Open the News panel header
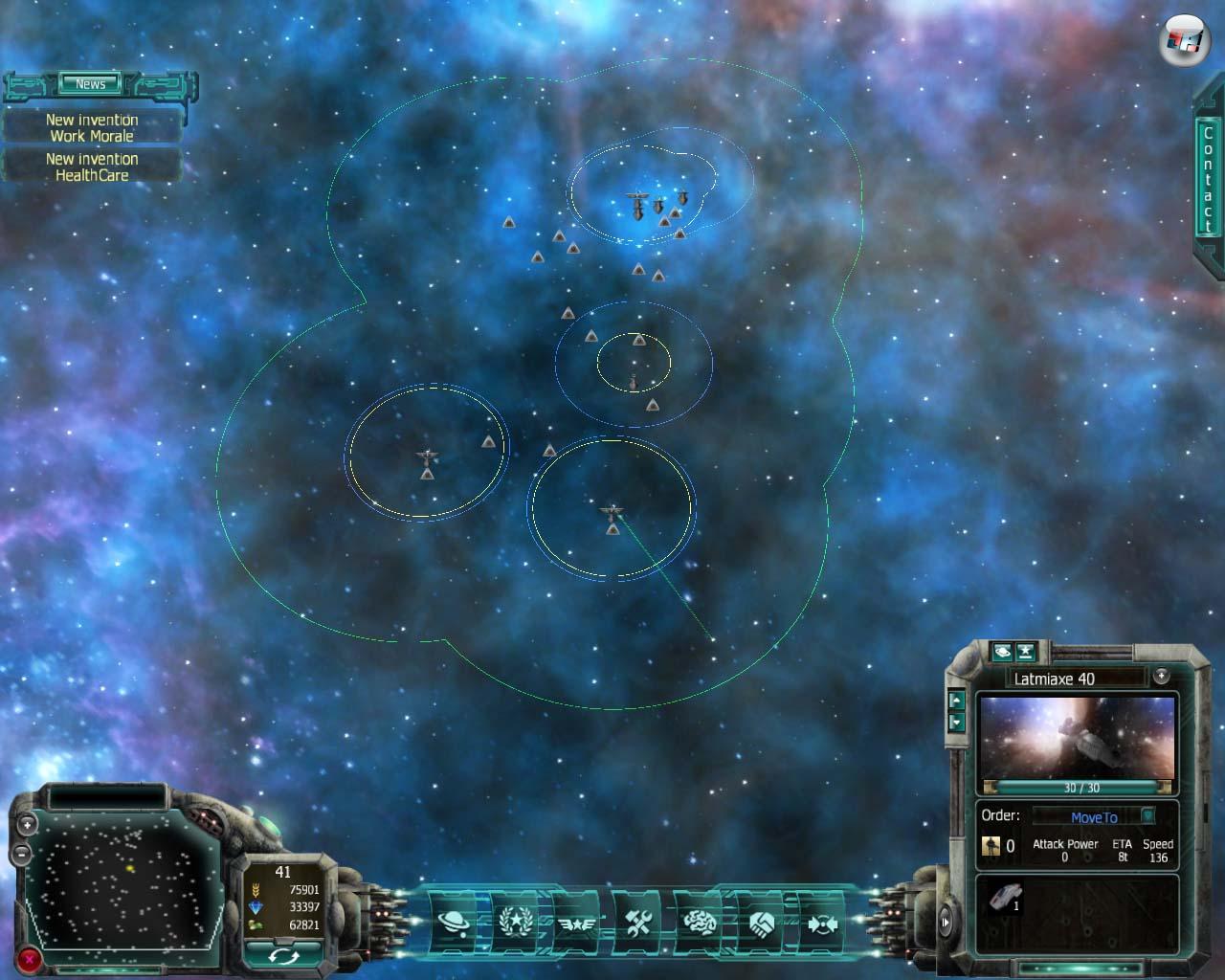 click(91, 84)
